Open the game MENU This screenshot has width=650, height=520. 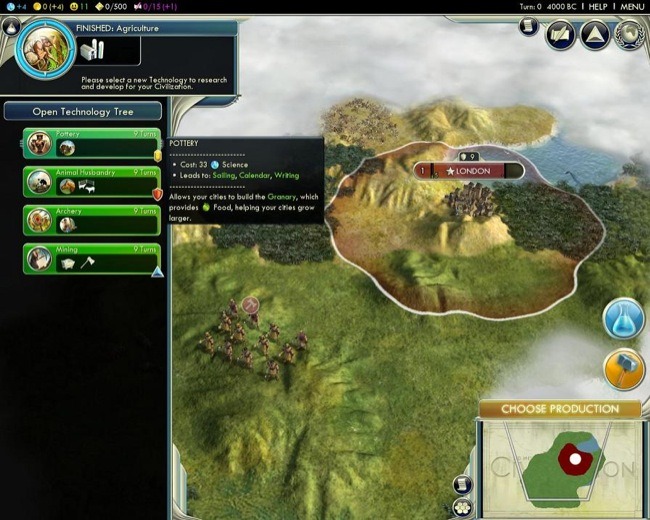coord(632,6)
